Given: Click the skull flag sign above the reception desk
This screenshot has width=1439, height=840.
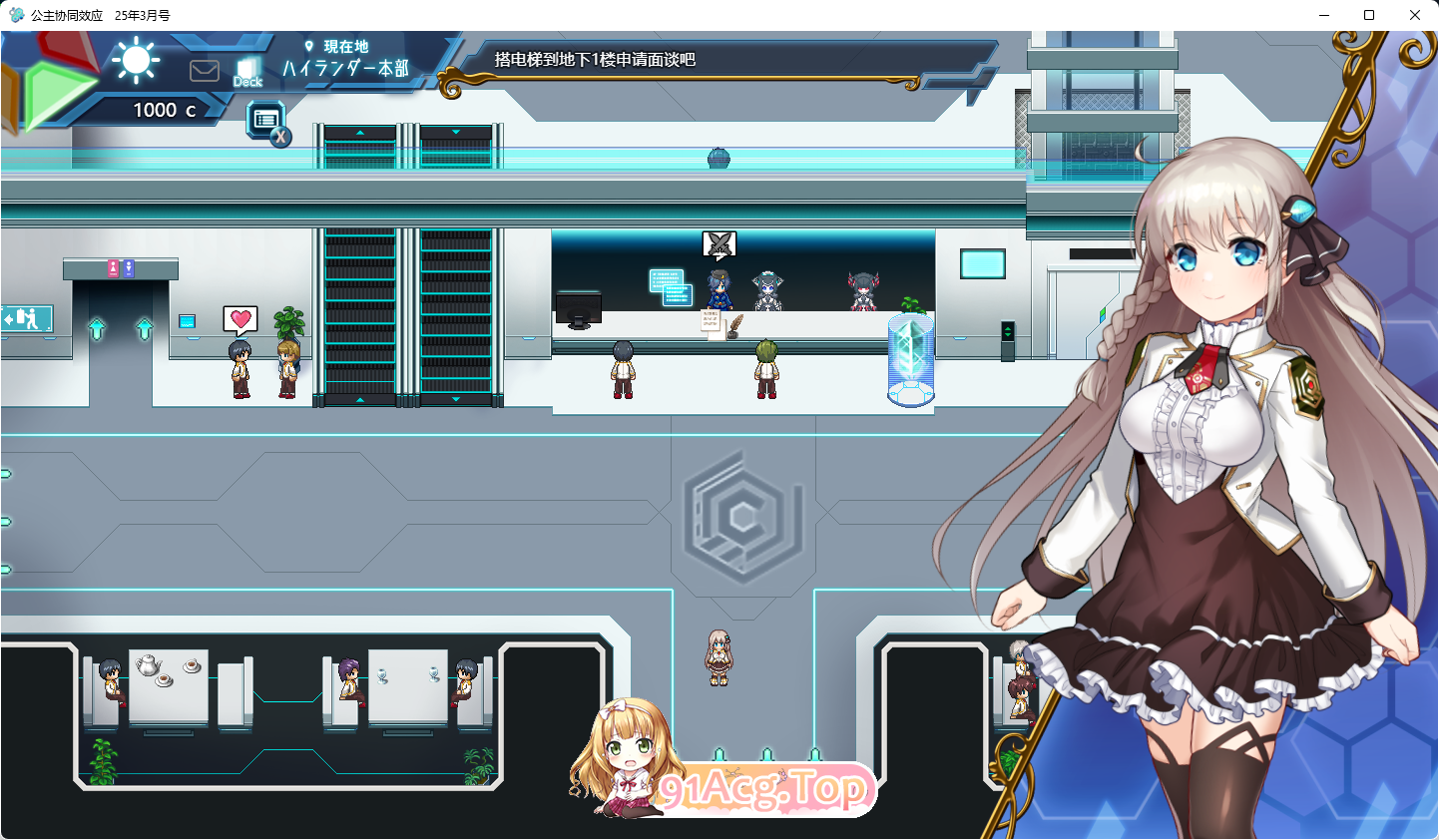Looking at the screenshot, I should tap(718, 242).
